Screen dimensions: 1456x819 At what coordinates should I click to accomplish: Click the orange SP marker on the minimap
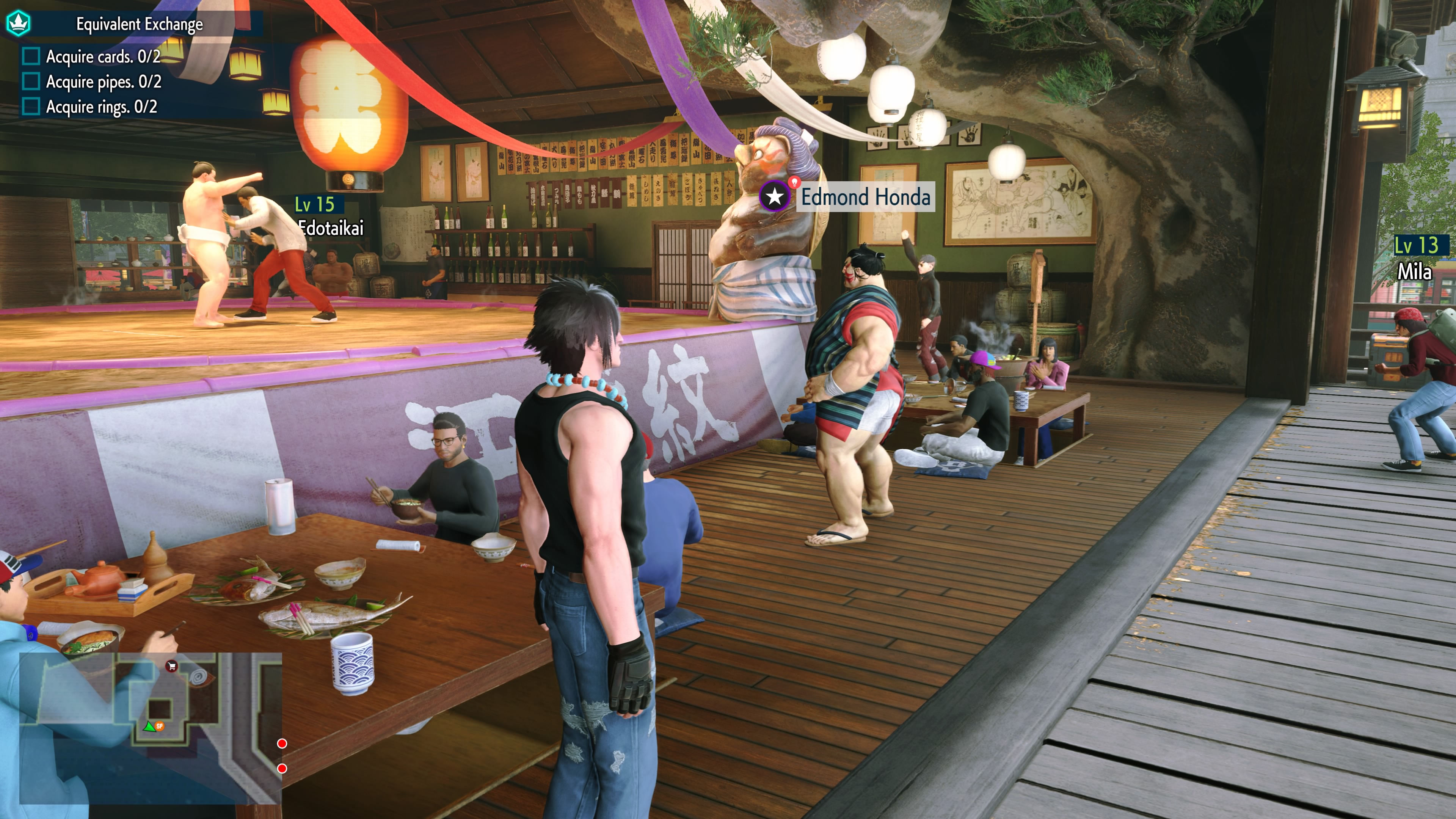(160, 726)
